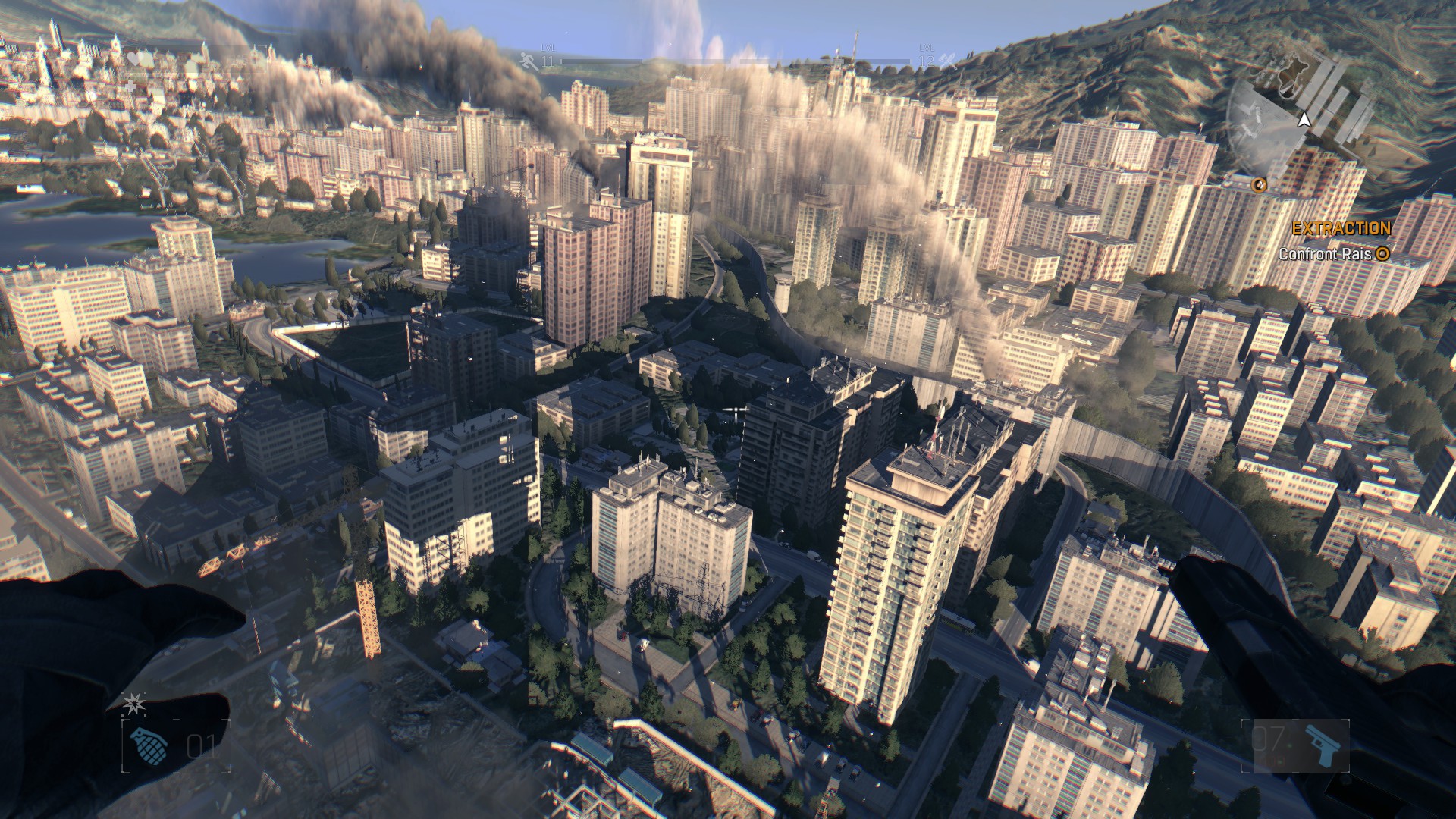Select the grenade equipment icon
The width and height of the screenshot is (1456, 819).
pos(149,746)
